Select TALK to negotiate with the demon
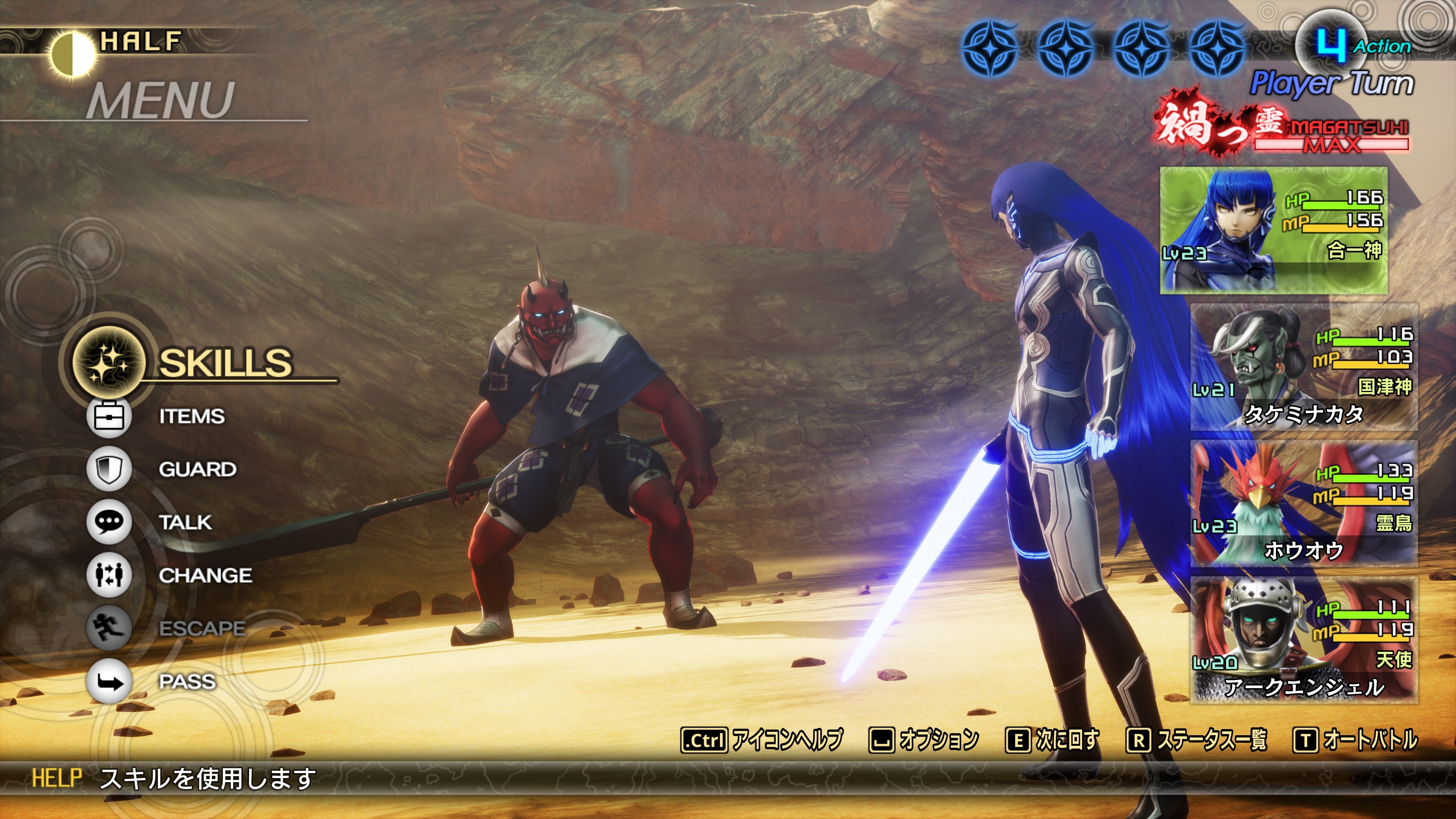Viewport: 1456px width, 819px height. [185, 522]
